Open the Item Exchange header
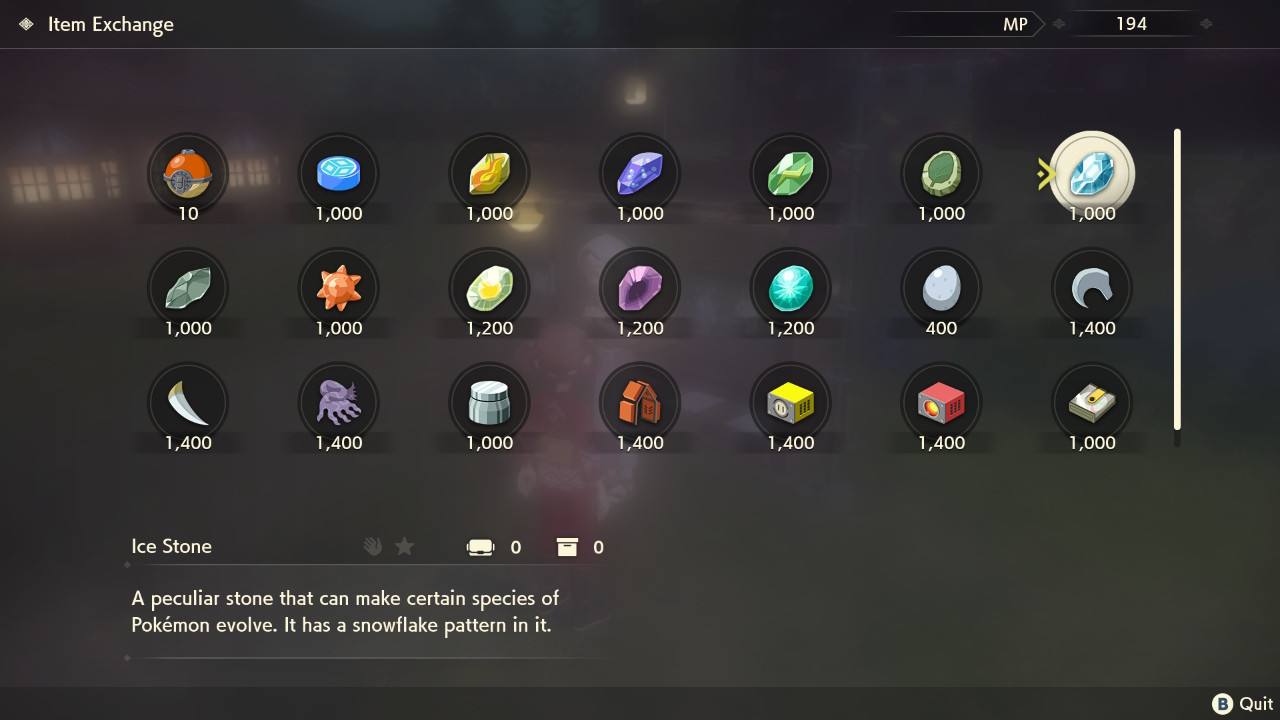This screenshot has height=720, width=1280. pos(110,23)
